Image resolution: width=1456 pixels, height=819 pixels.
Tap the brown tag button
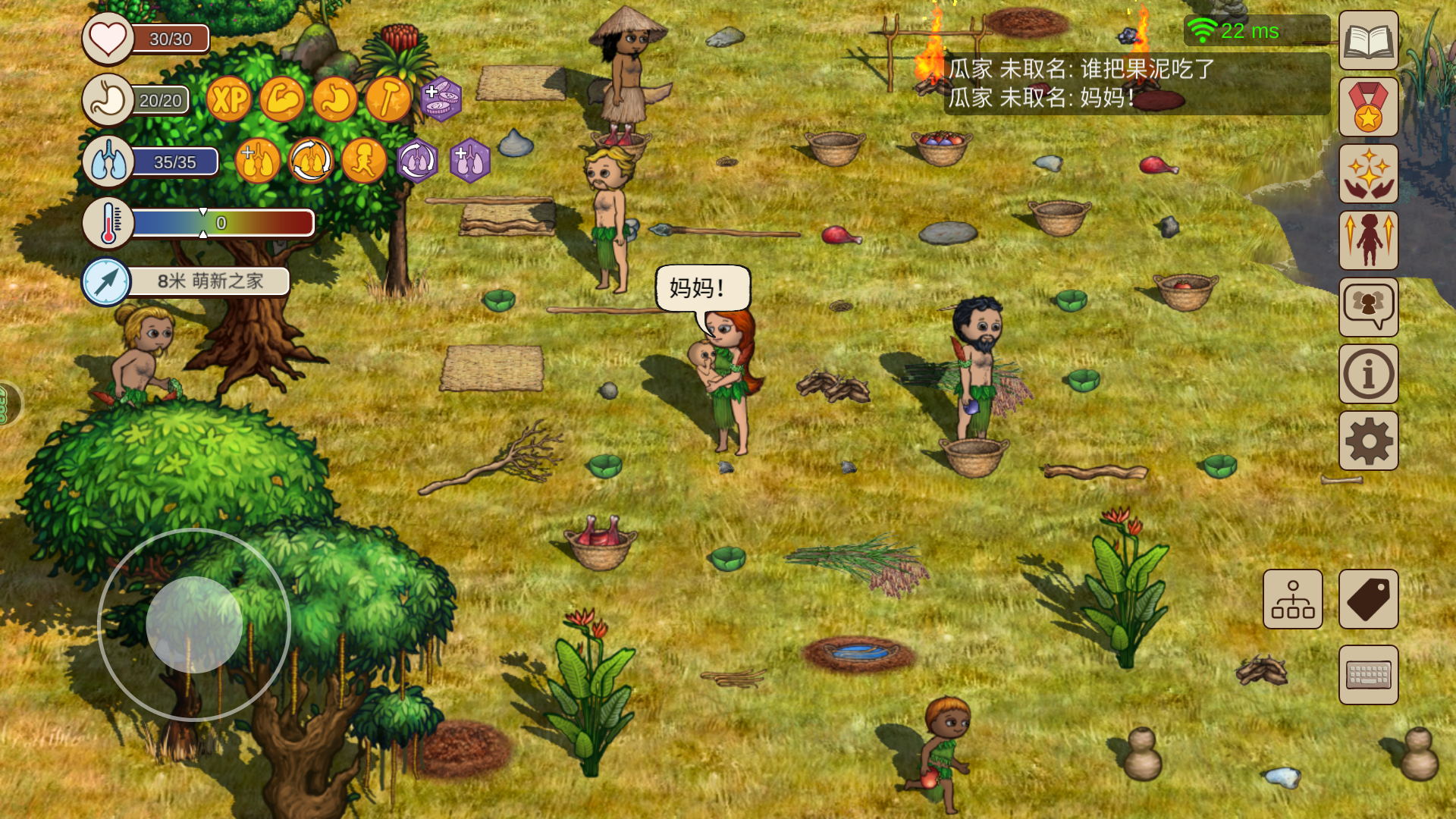pos(1368,599)
